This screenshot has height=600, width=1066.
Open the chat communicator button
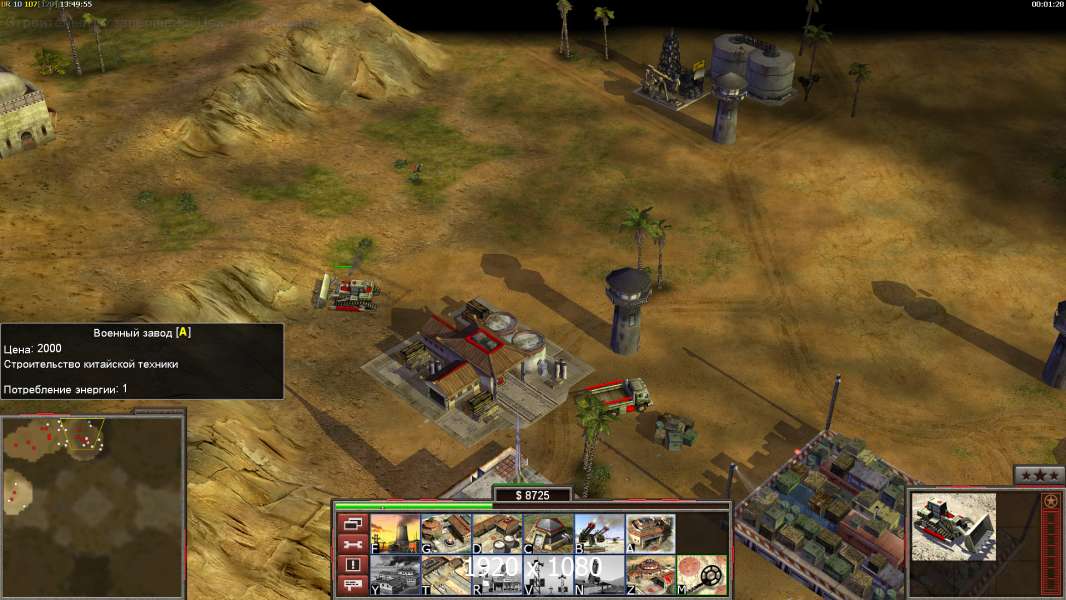click(x=352, y=586)
